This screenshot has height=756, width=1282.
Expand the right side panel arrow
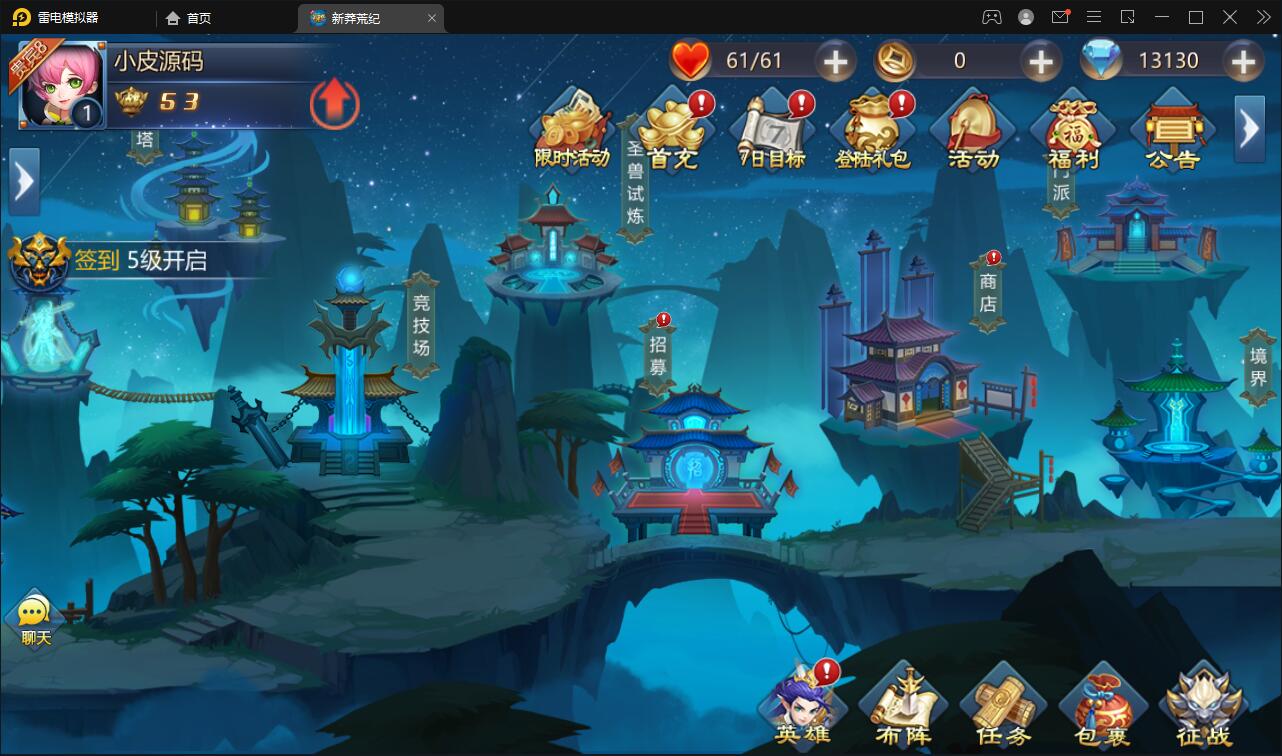[1248, 128]
